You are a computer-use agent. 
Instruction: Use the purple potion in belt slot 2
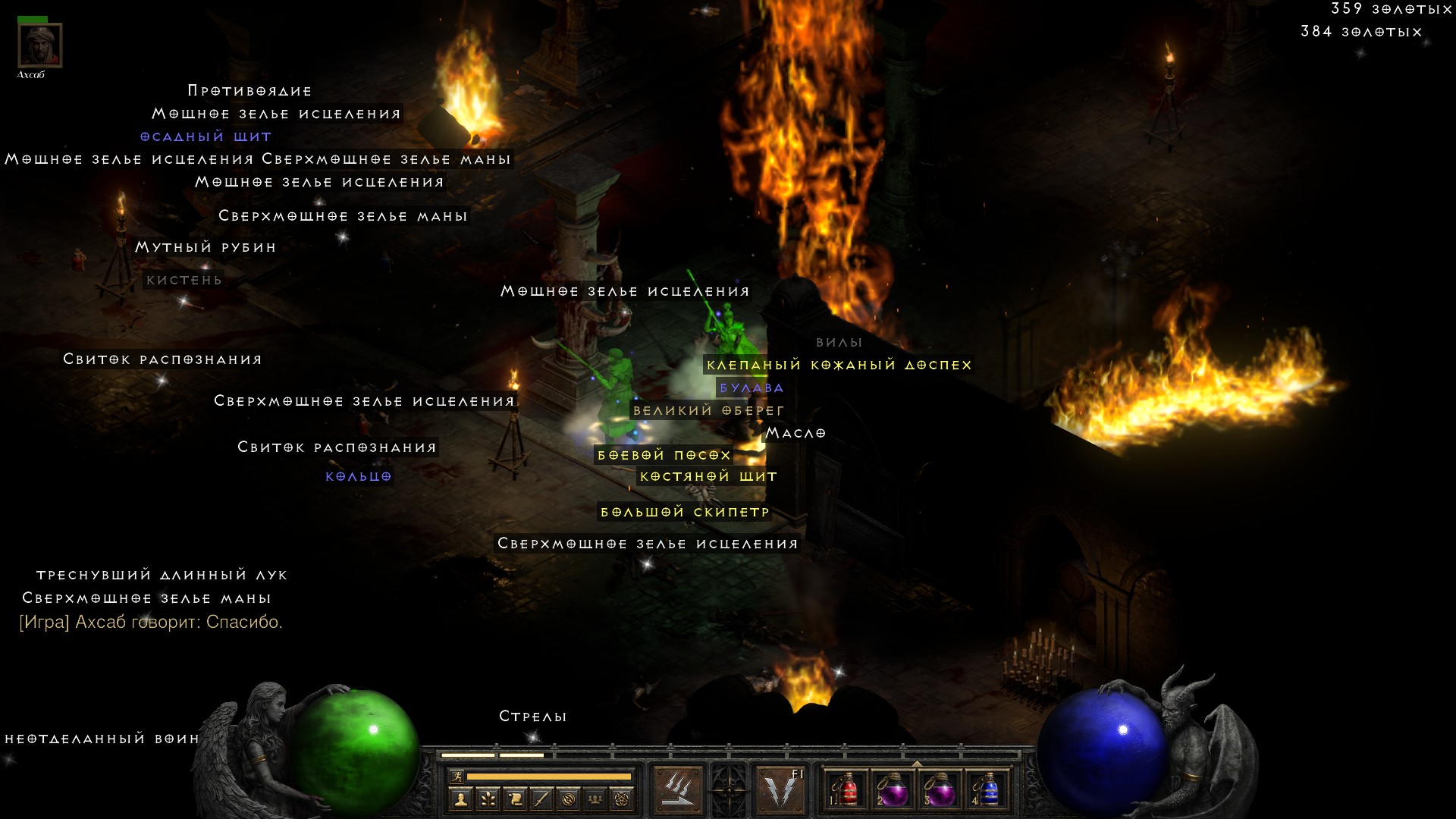(x=893, y=790)
